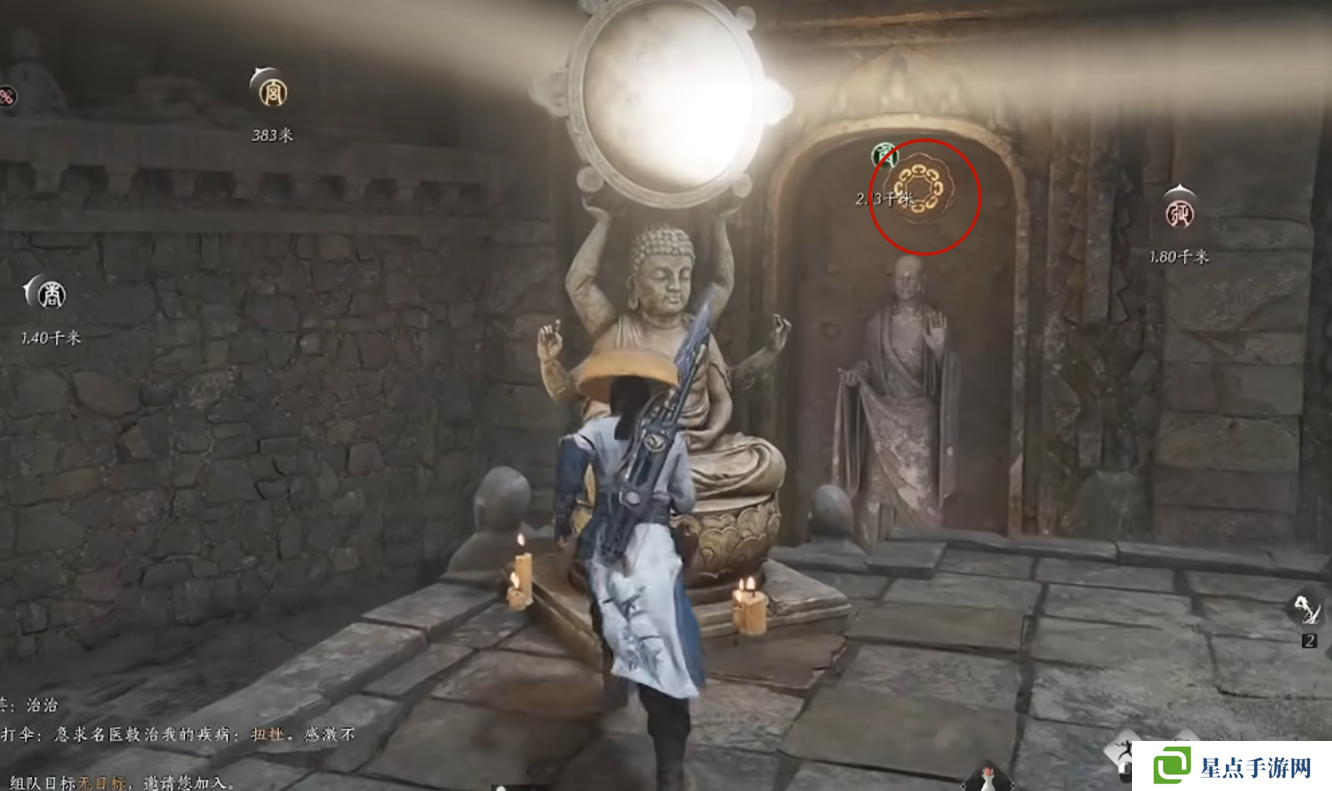The width and height of the screenshot is (1332, 791).
Task: Click the golden chain-ring emblem circled in red
Action: [924, 192]
